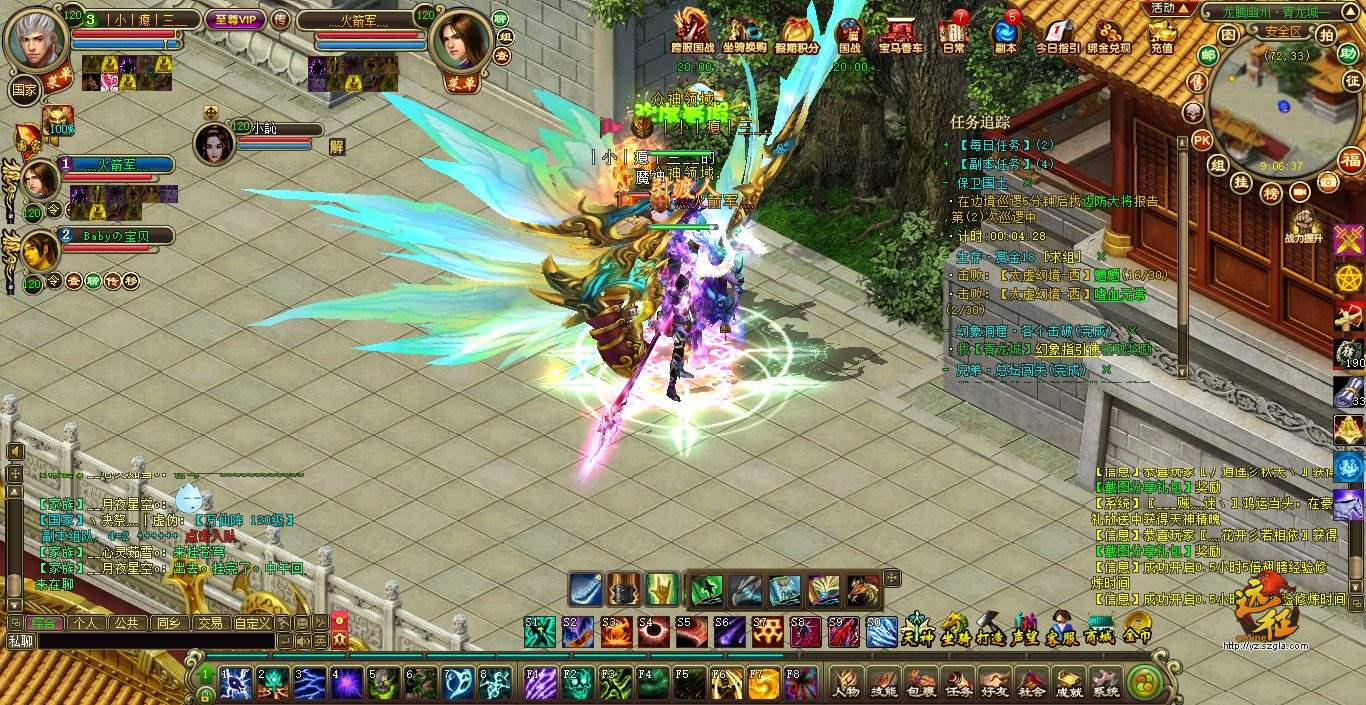Image resolution: width=1366 pixels, height=705 pixels.
Task: Click the 至尊VIP button
Action: tap(234, 19)
